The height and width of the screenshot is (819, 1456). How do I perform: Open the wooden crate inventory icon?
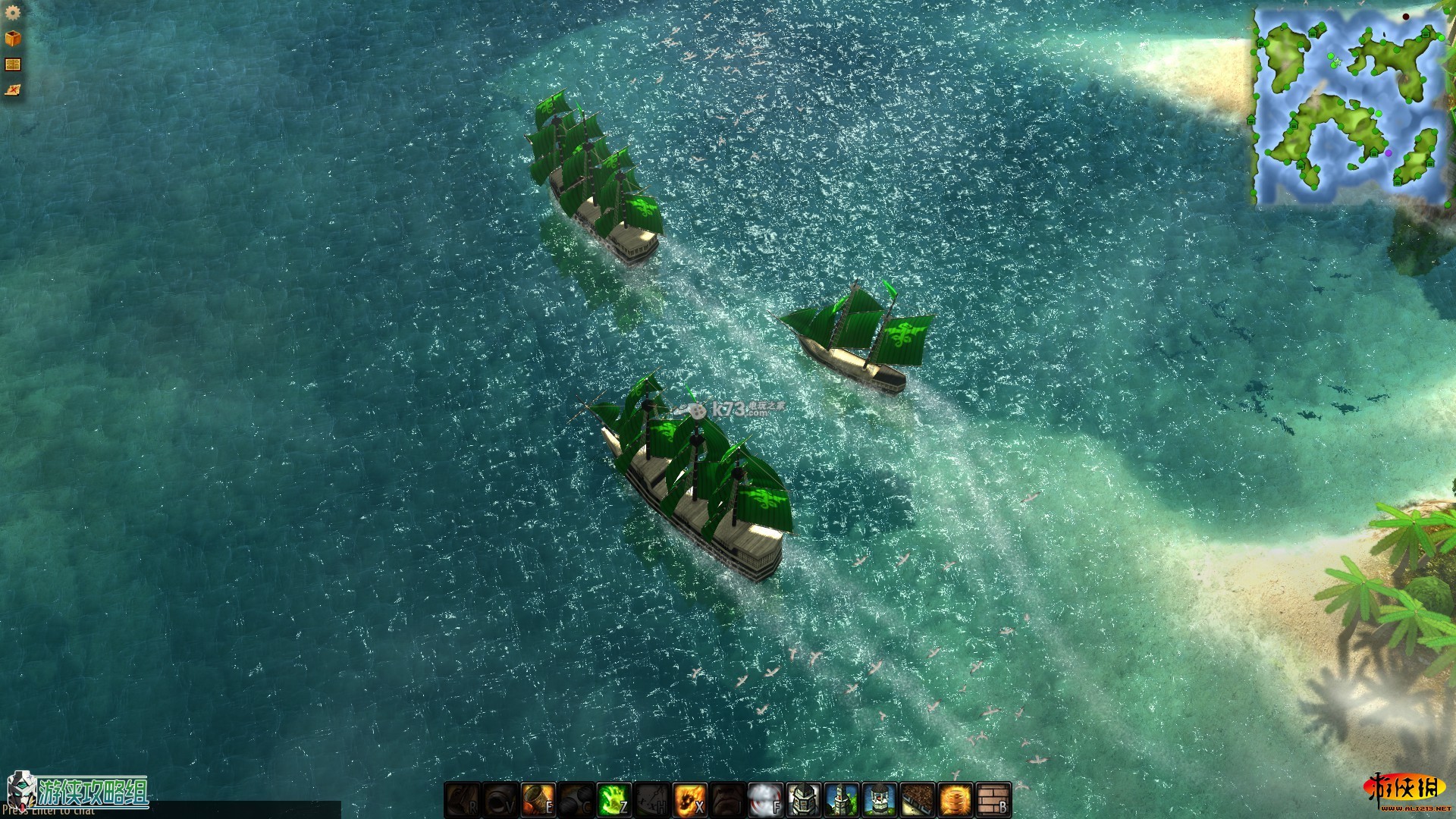point(13,38)
